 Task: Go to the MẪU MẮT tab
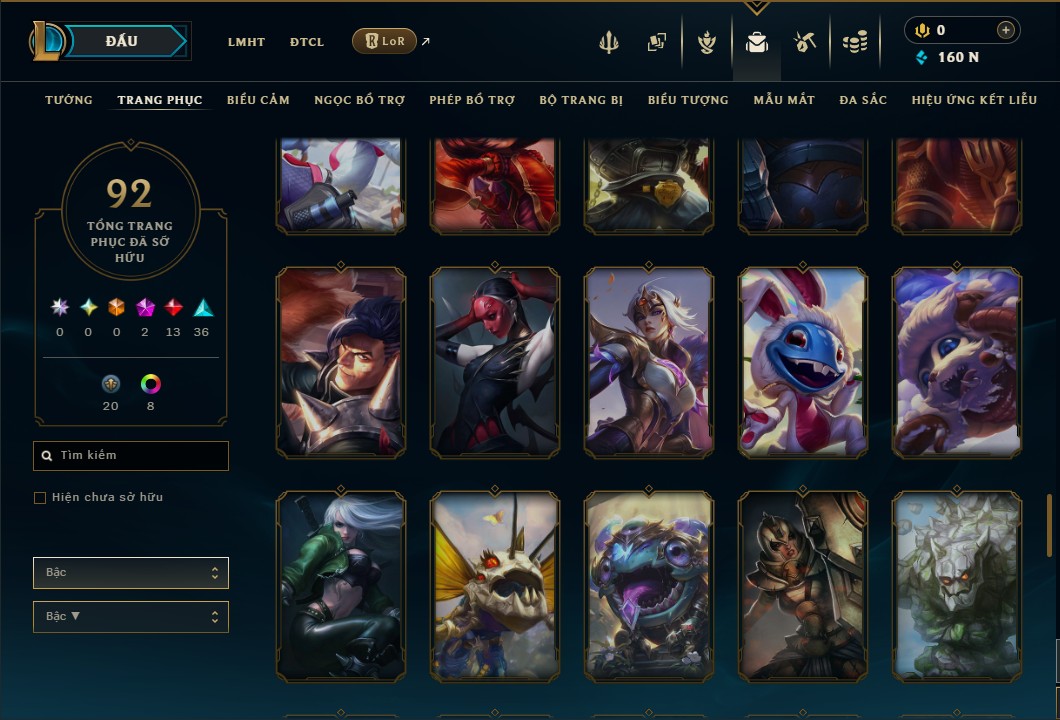[x=784, y=100]
